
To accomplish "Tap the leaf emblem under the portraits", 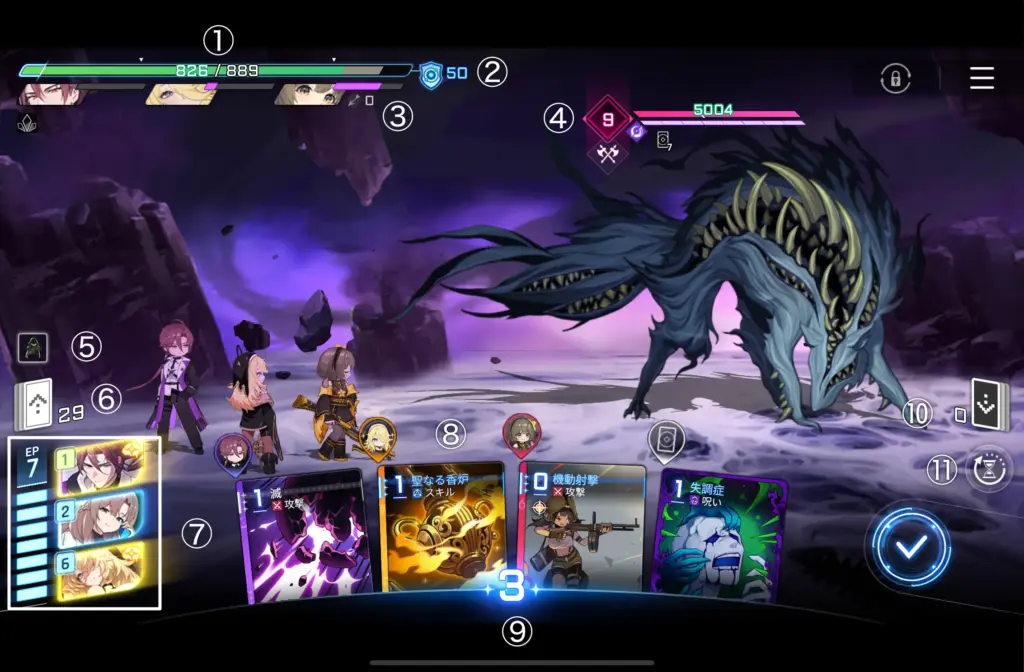I will [x=27, y=123].
